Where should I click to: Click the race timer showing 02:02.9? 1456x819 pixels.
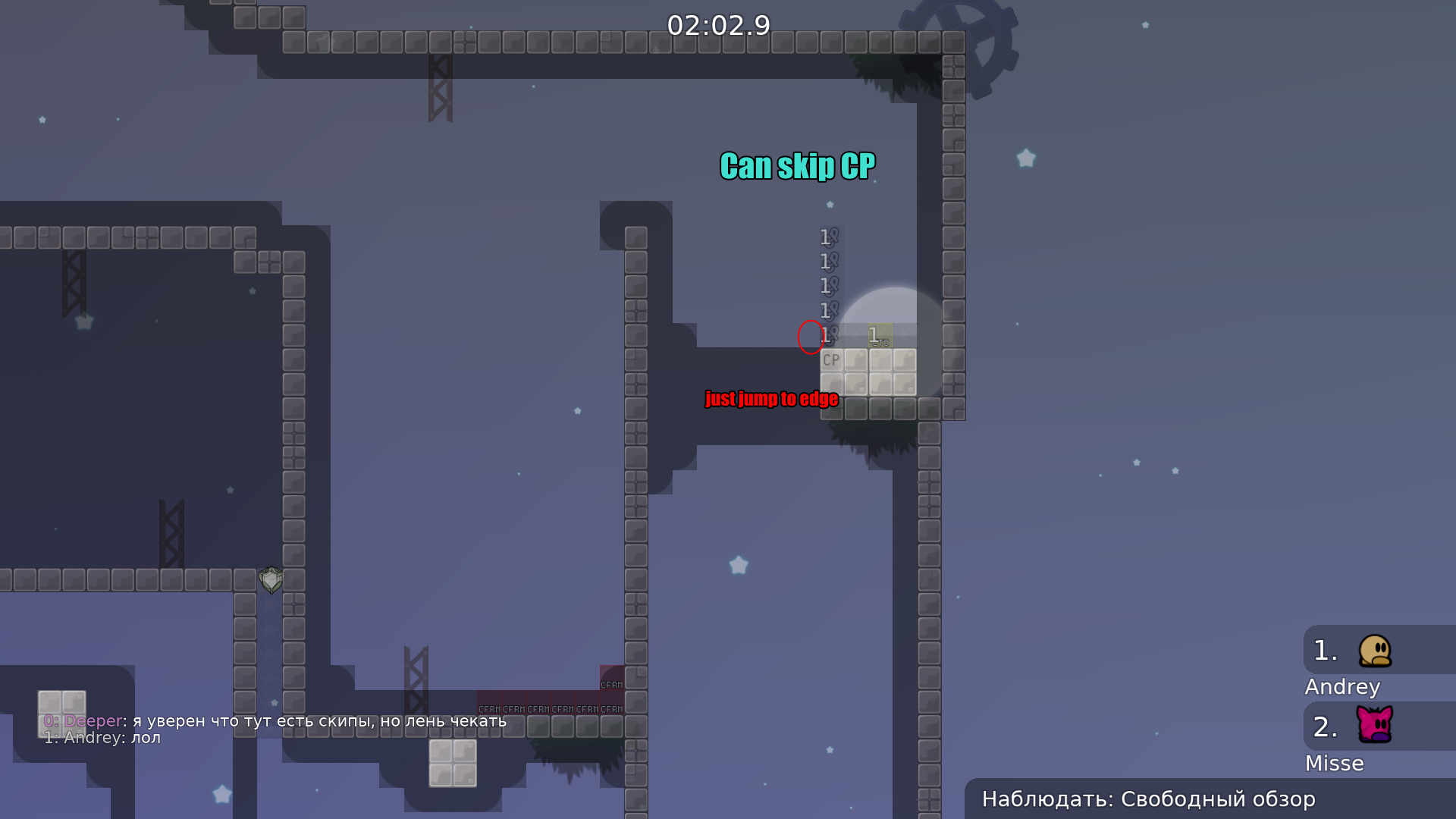[x=719, y=26]
